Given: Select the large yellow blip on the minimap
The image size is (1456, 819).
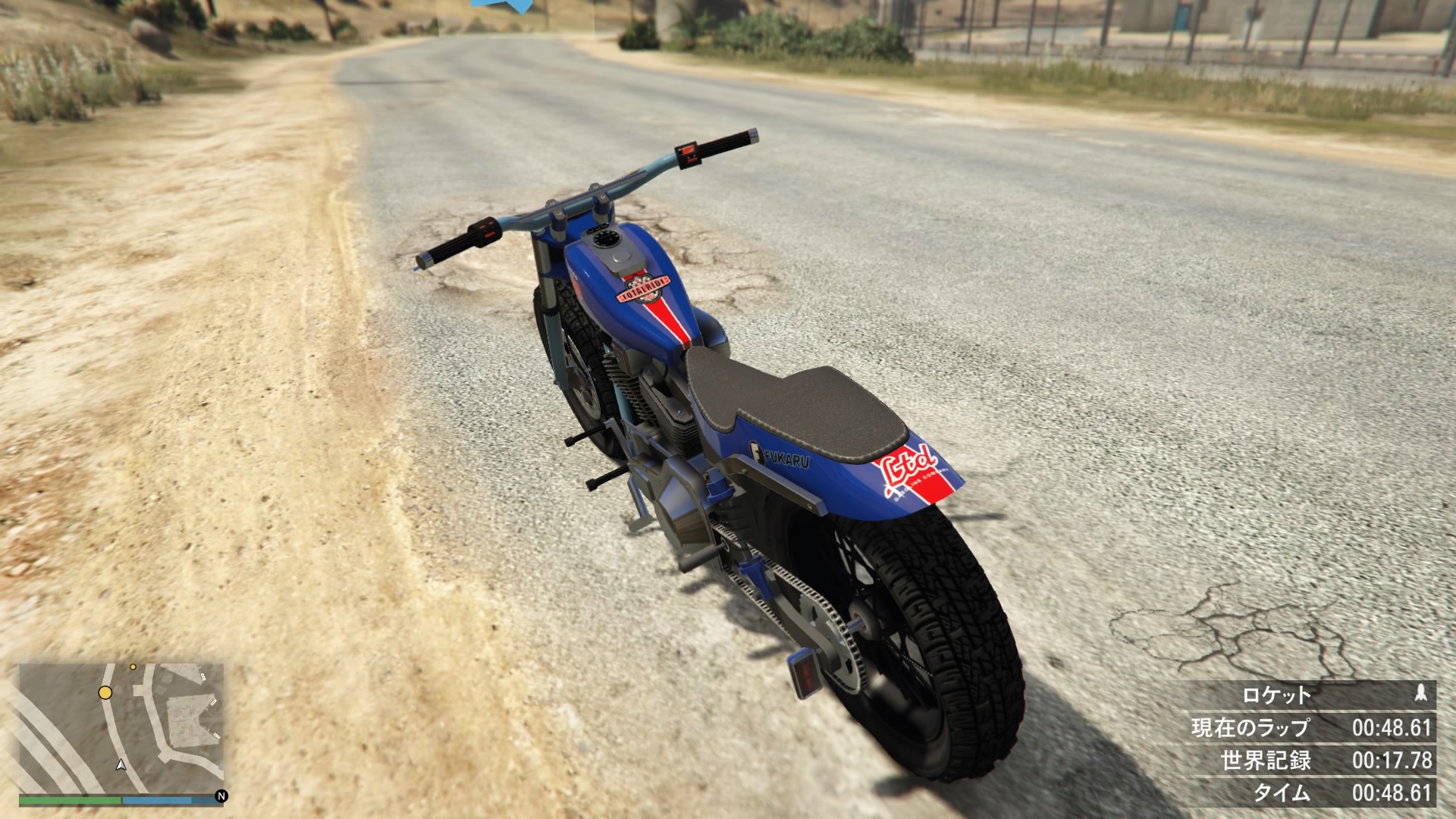Looking at the screenshot, I should 105,692.
